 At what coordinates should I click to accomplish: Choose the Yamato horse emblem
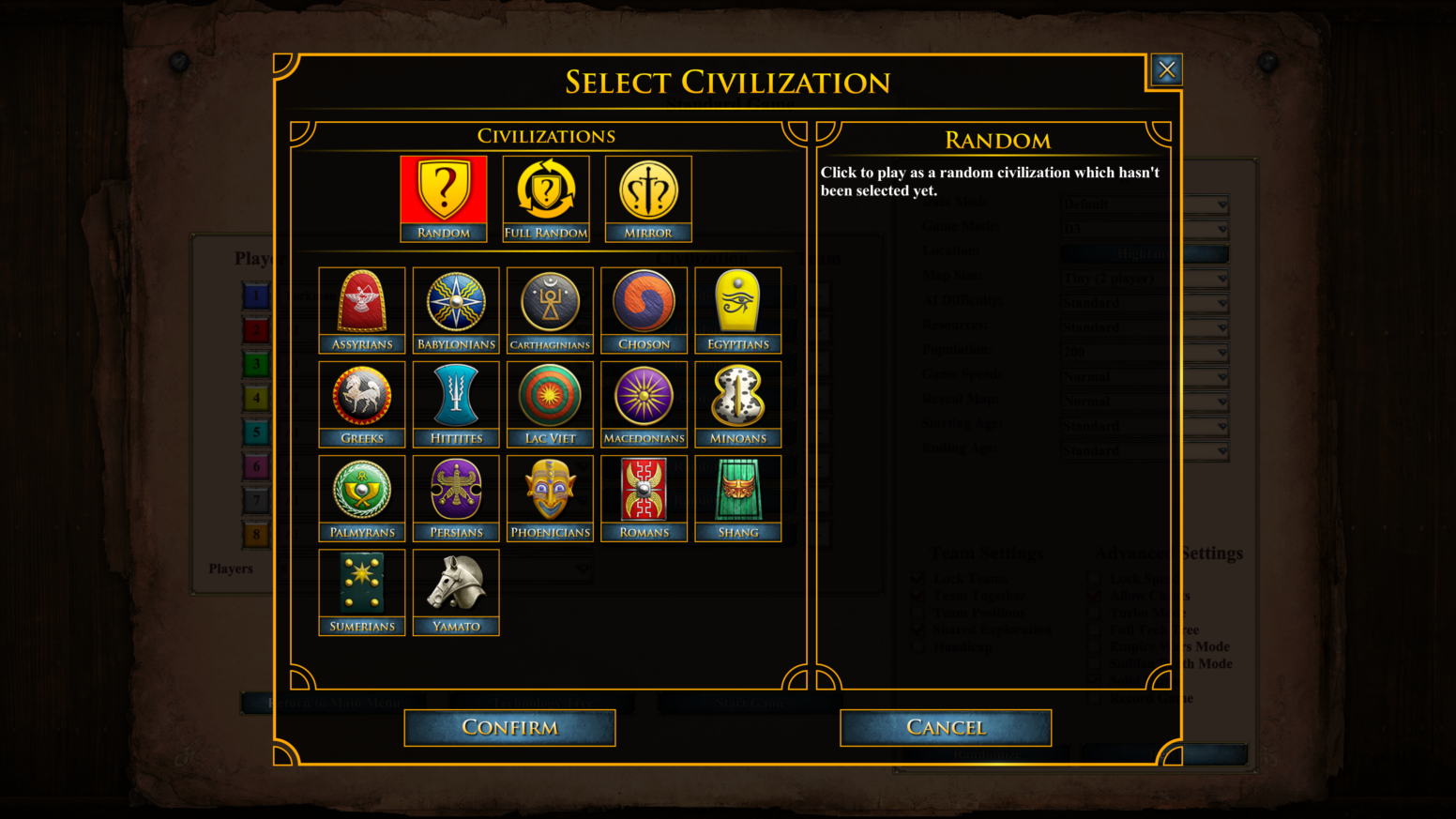456,584
